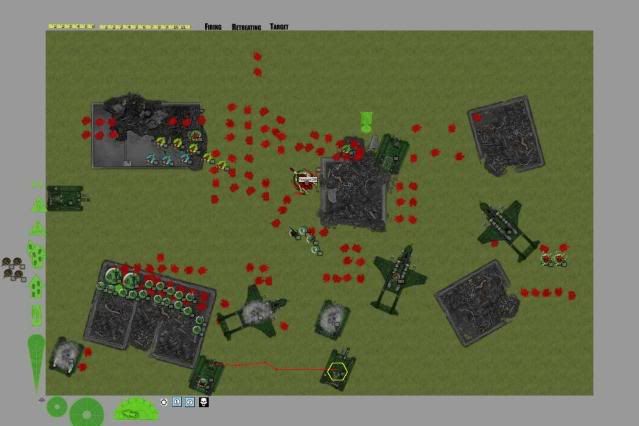Select the Retreating marker label
The width and height of the screenshot is (639, 426).
pyautogui.click(x=245, y=26)
